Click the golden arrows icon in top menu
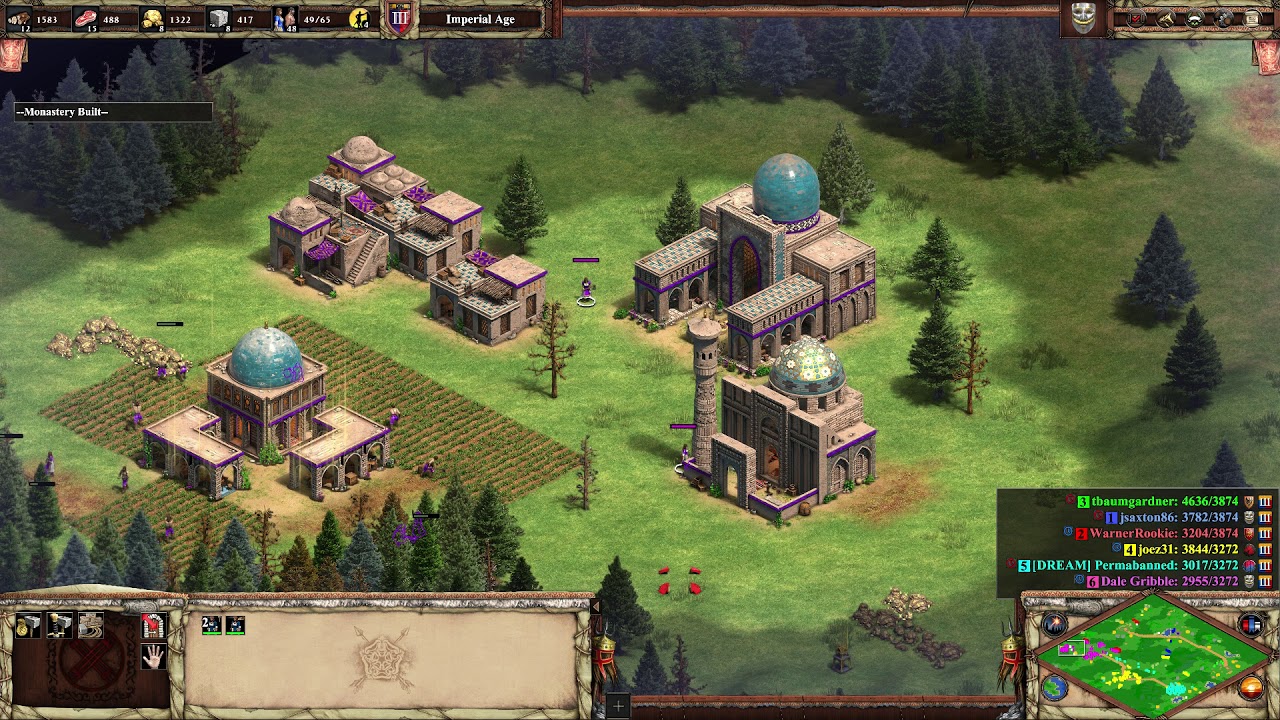Image resolution: width=1280 pixels, height=720 pixels. pos(1166,19)
